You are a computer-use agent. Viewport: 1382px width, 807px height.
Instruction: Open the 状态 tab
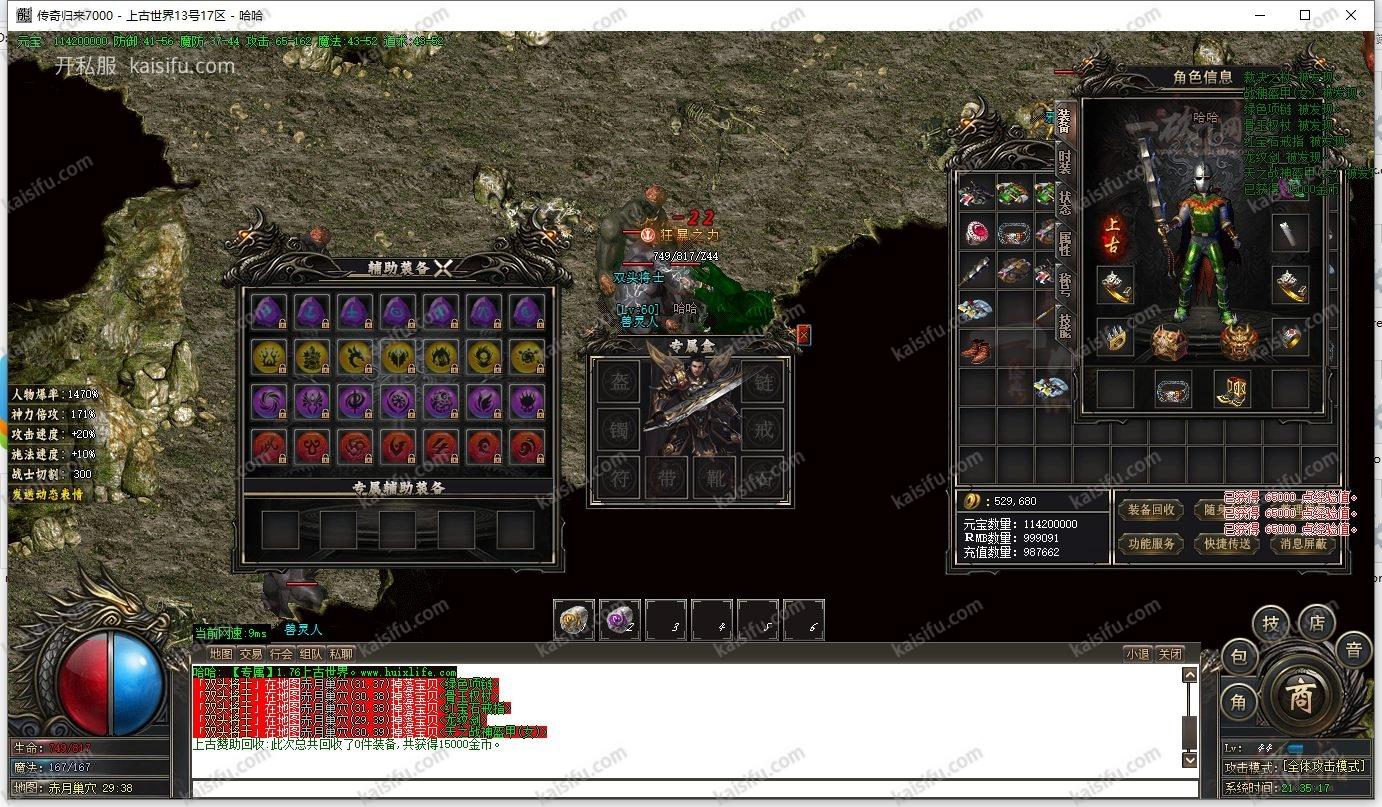point(1064,201)
